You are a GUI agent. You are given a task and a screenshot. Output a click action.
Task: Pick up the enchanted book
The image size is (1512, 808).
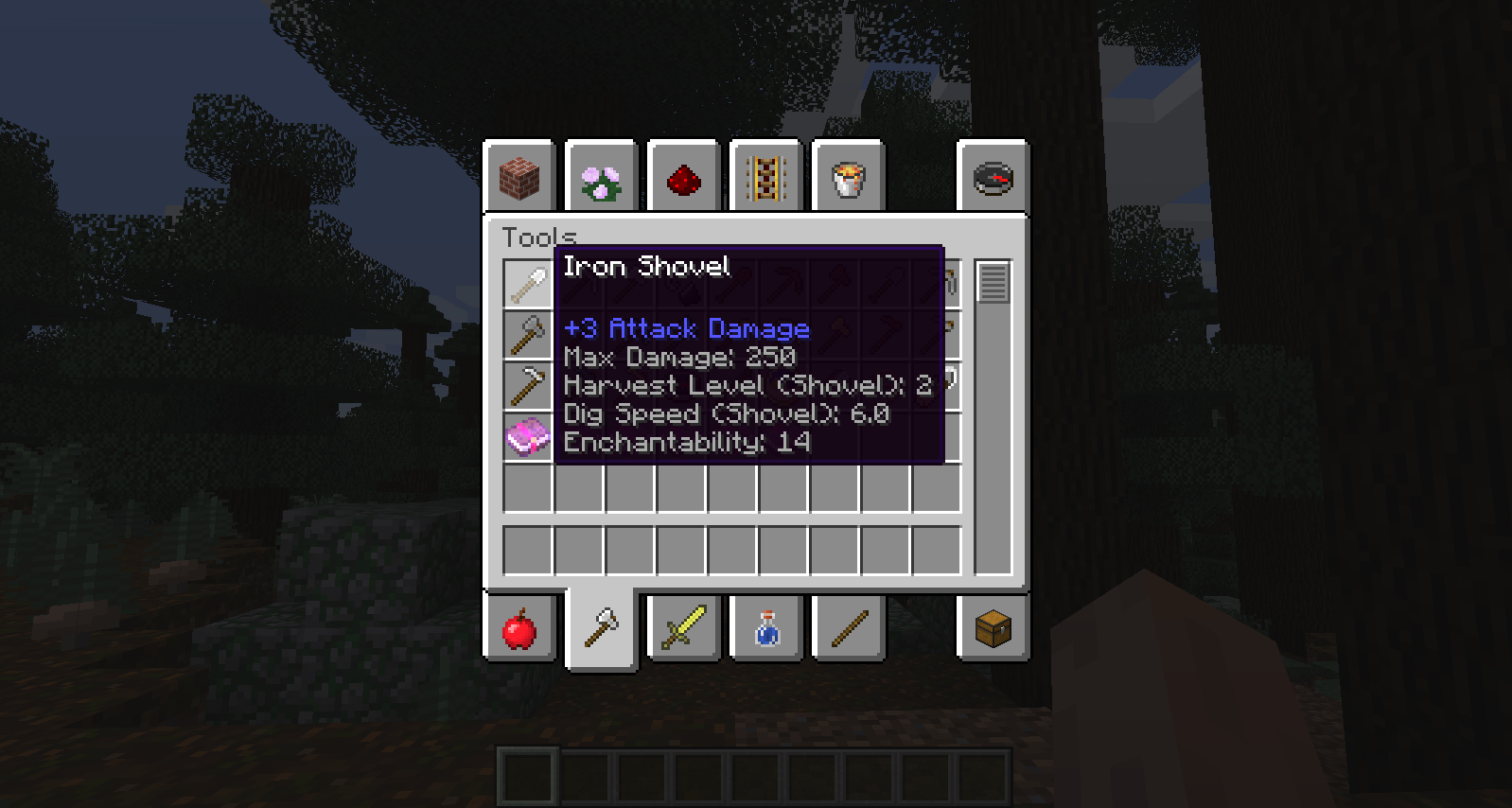[x=527, y=438]
